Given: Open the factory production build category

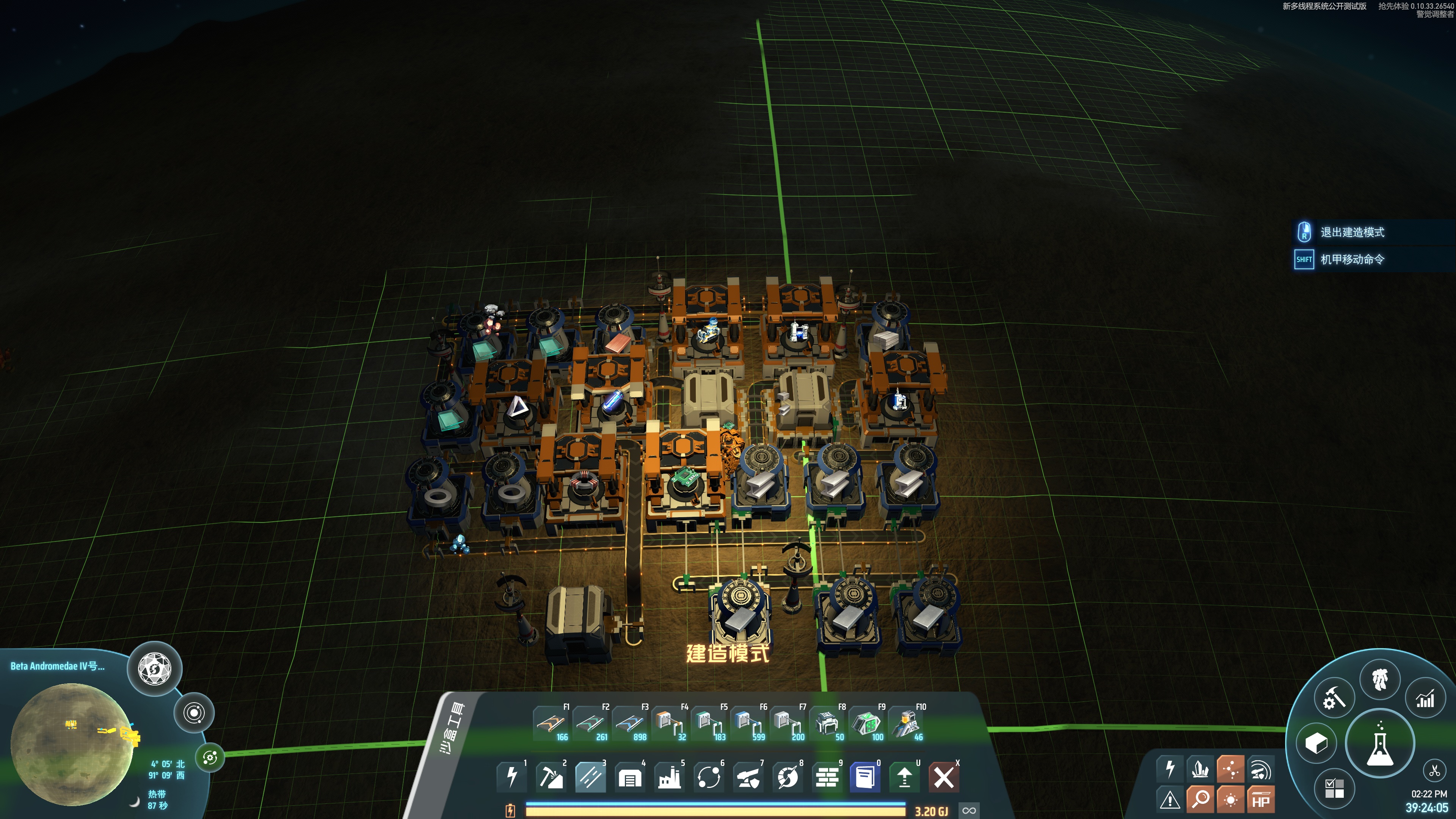Looking at the screenshot, I should click(669, 777).
